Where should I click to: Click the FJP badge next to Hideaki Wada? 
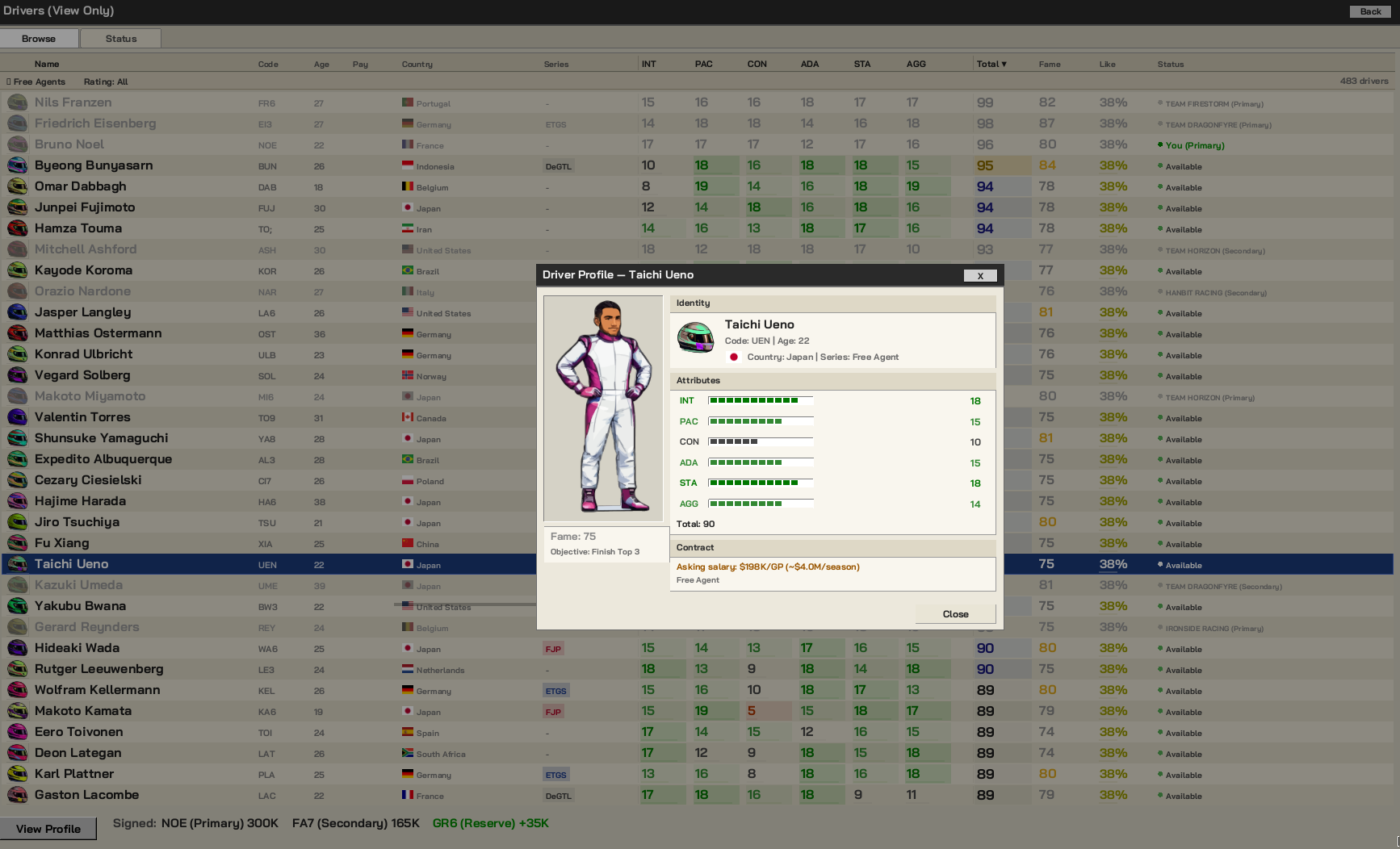click(554, 648)
